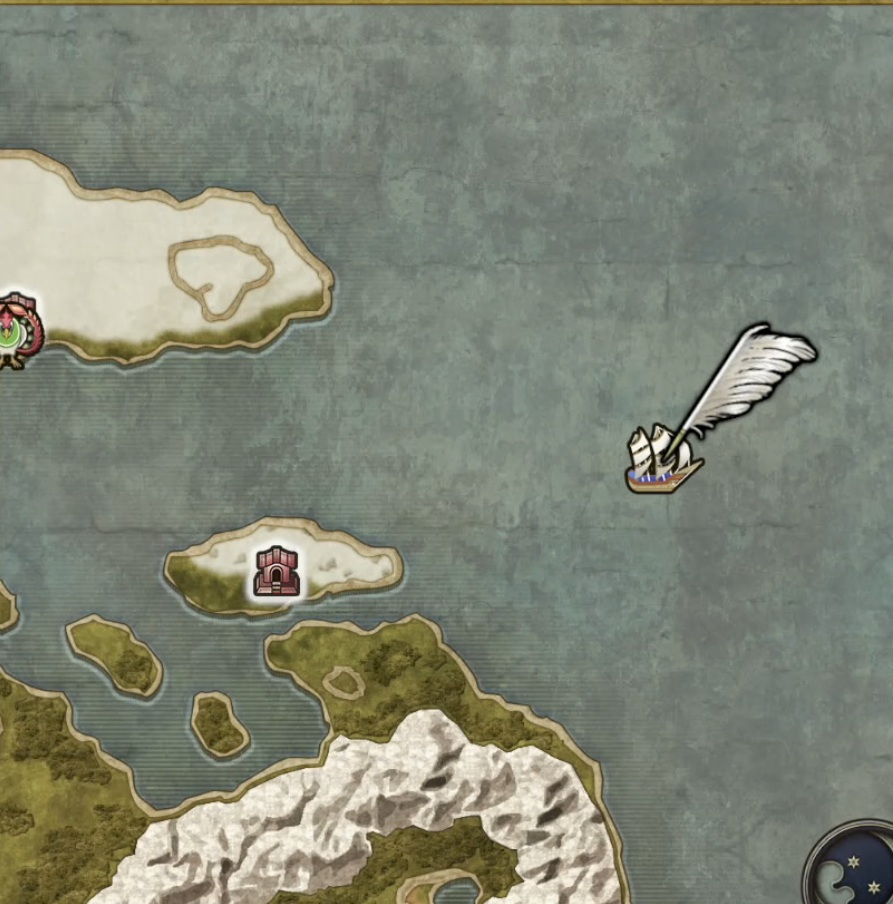Select the red bird marker at map edge
This screenshot has width=893, height=904.
click(x=16, y=331)
